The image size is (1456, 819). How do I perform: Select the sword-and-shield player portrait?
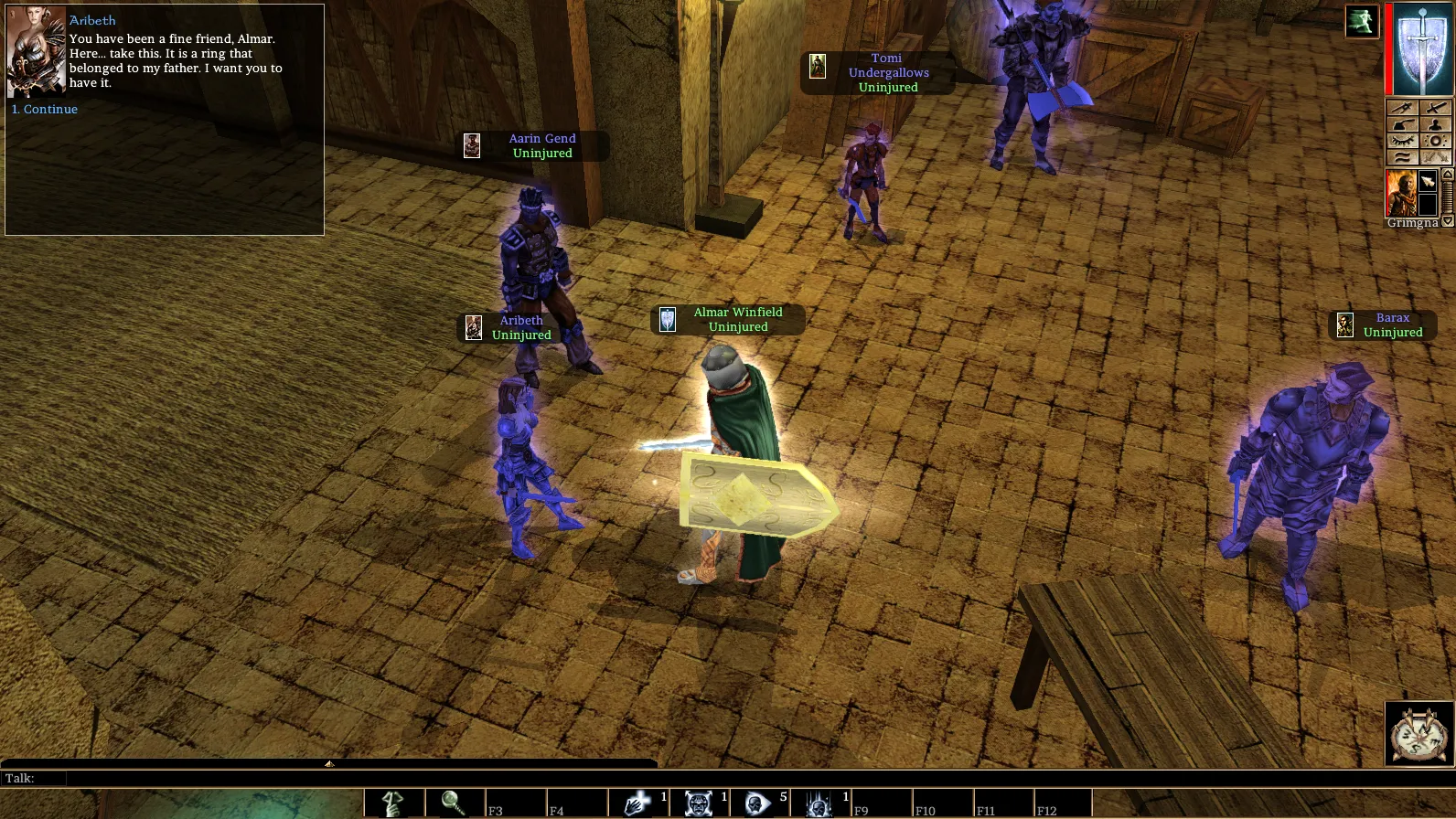pyautogui.click(x=1423, y=50)
